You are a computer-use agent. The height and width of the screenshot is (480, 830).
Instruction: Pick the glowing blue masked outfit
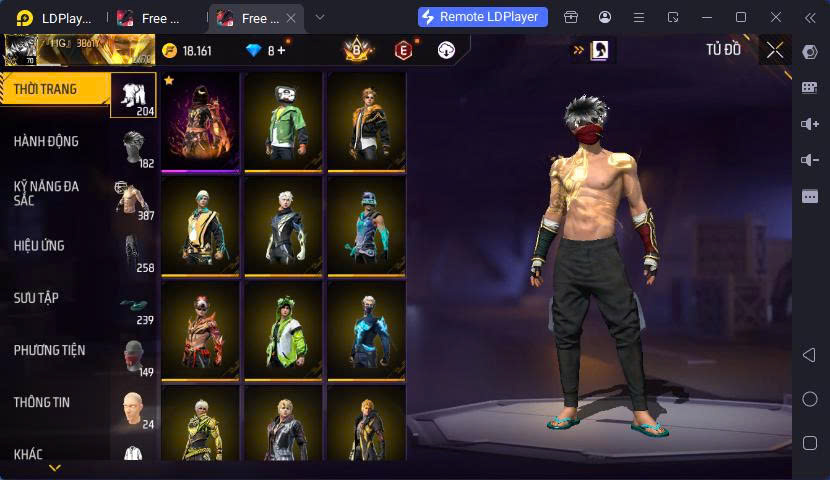tap(366, 328)
